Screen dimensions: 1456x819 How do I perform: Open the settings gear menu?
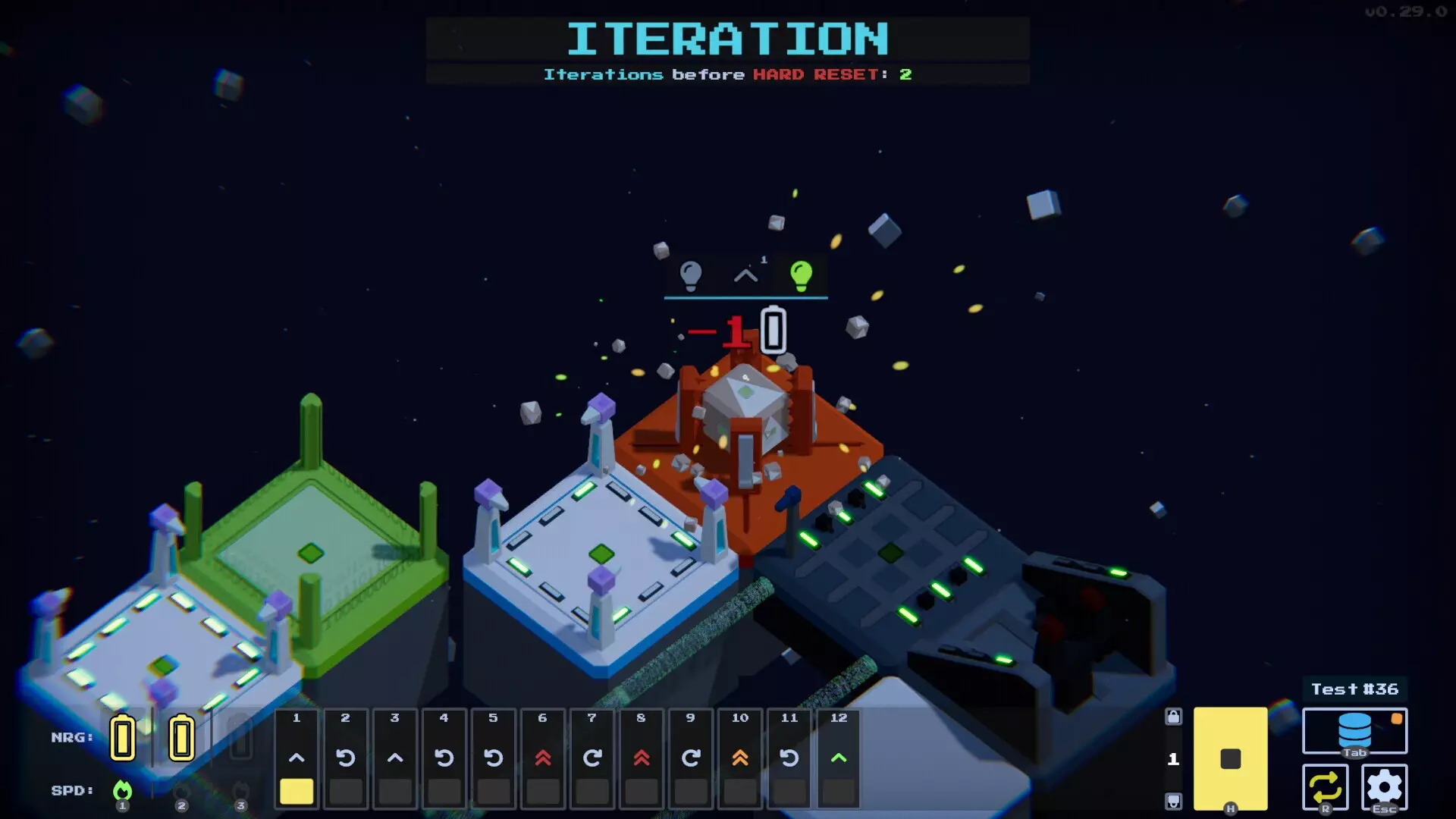1384,788
